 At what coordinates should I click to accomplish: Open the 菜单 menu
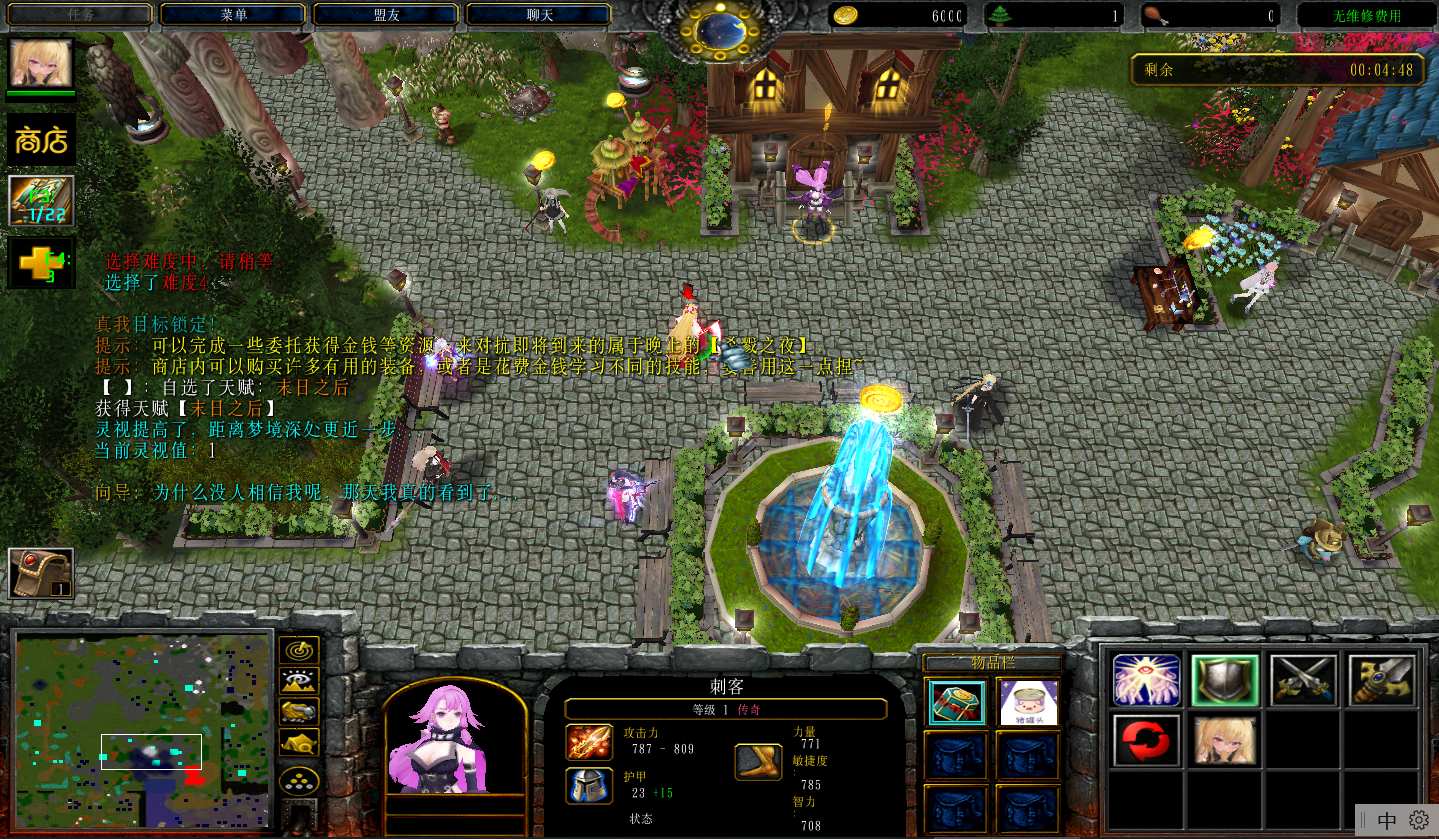tap(233, 14)
